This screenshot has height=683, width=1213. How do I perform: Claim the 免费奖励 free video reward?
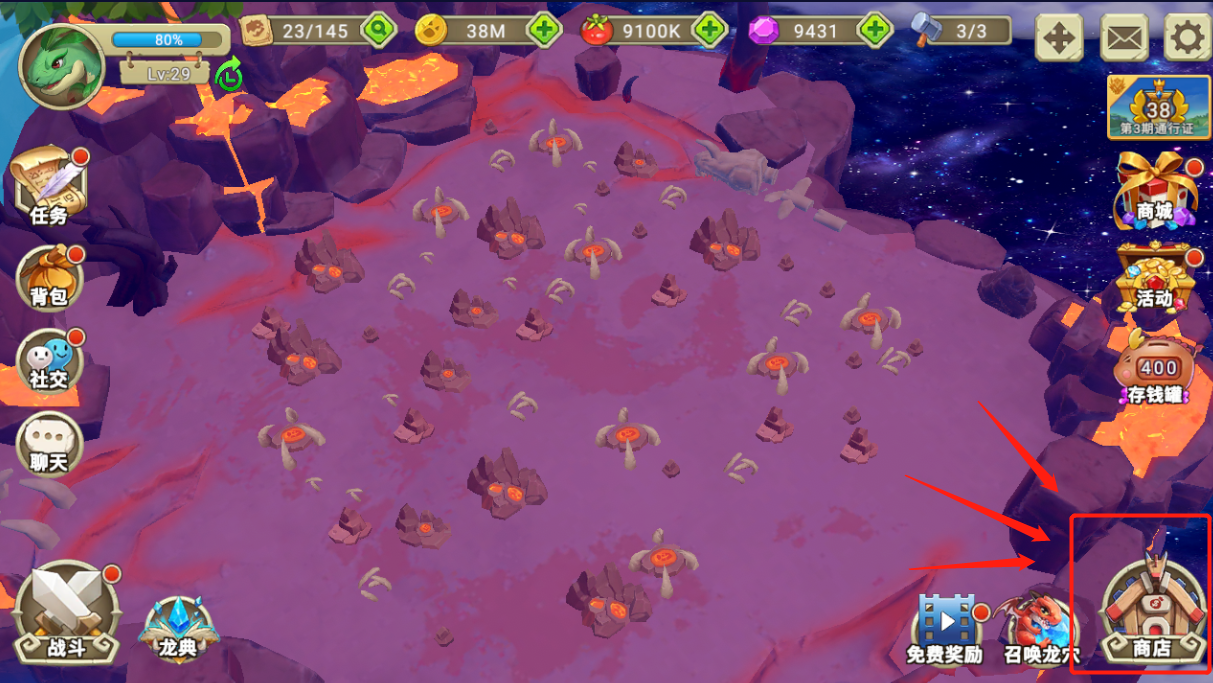(x=944, y=628)
